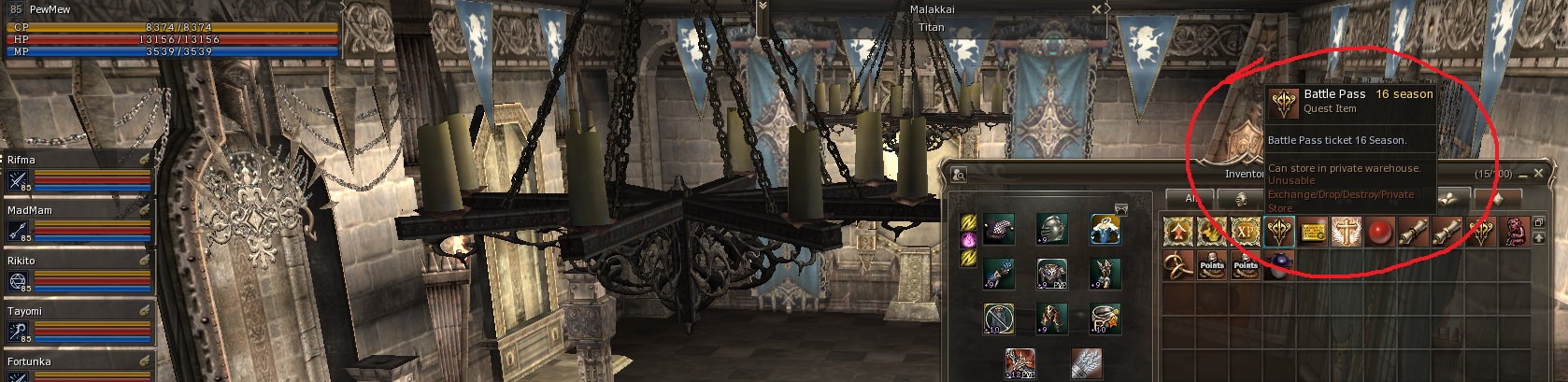
Task: Click the equipped PVP chest armor
Action: click(1052, 275)
